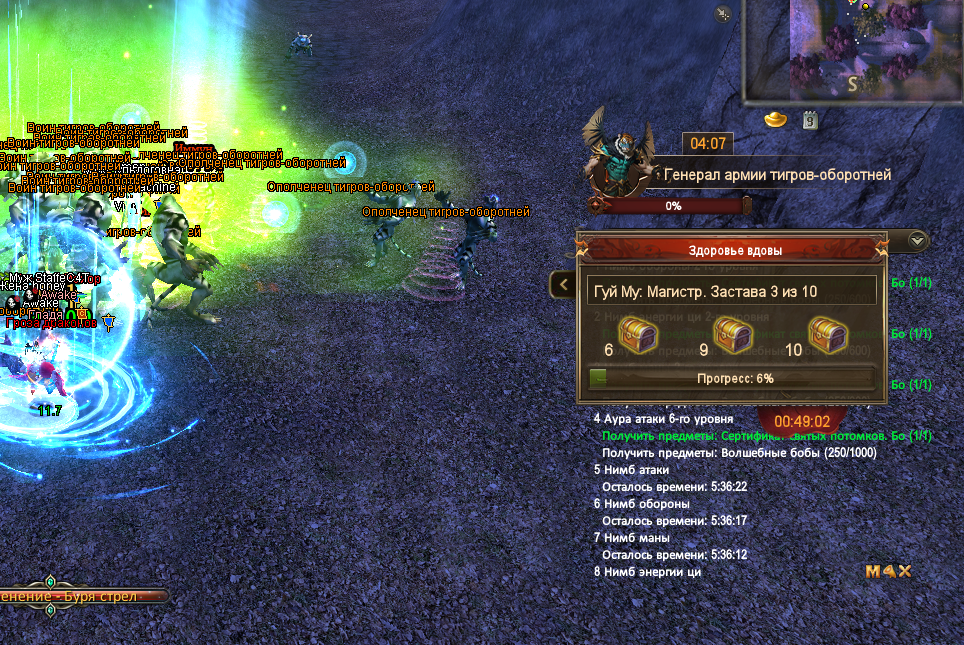This screenshot has height=645, width=964.
Task: Claim the stage 9 reward chest
Action: (x=733, y=332)
